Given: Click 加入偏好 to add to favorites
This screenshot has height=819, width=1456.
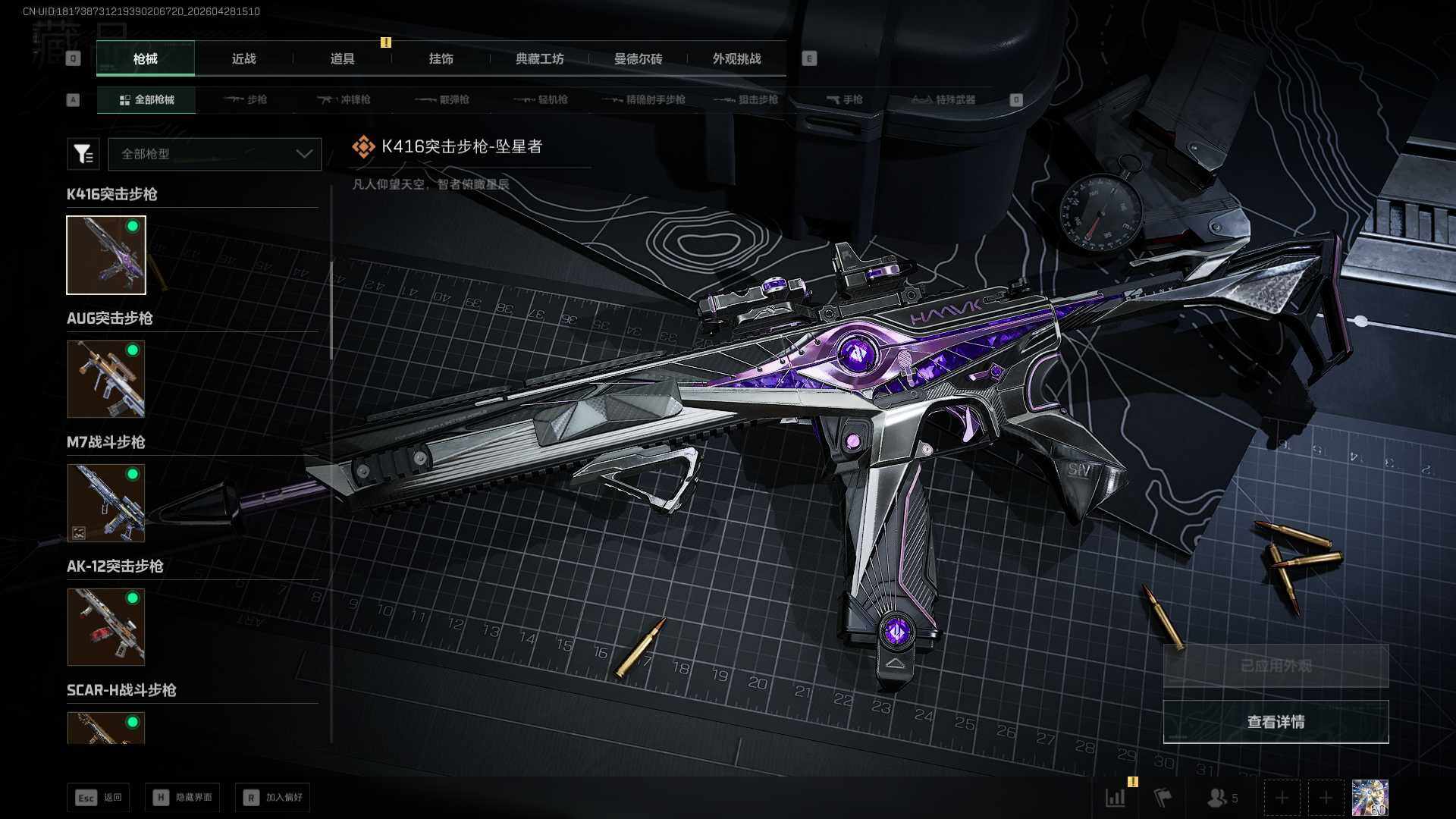Looking at the screenshot, I should click(x=273, y=797).
